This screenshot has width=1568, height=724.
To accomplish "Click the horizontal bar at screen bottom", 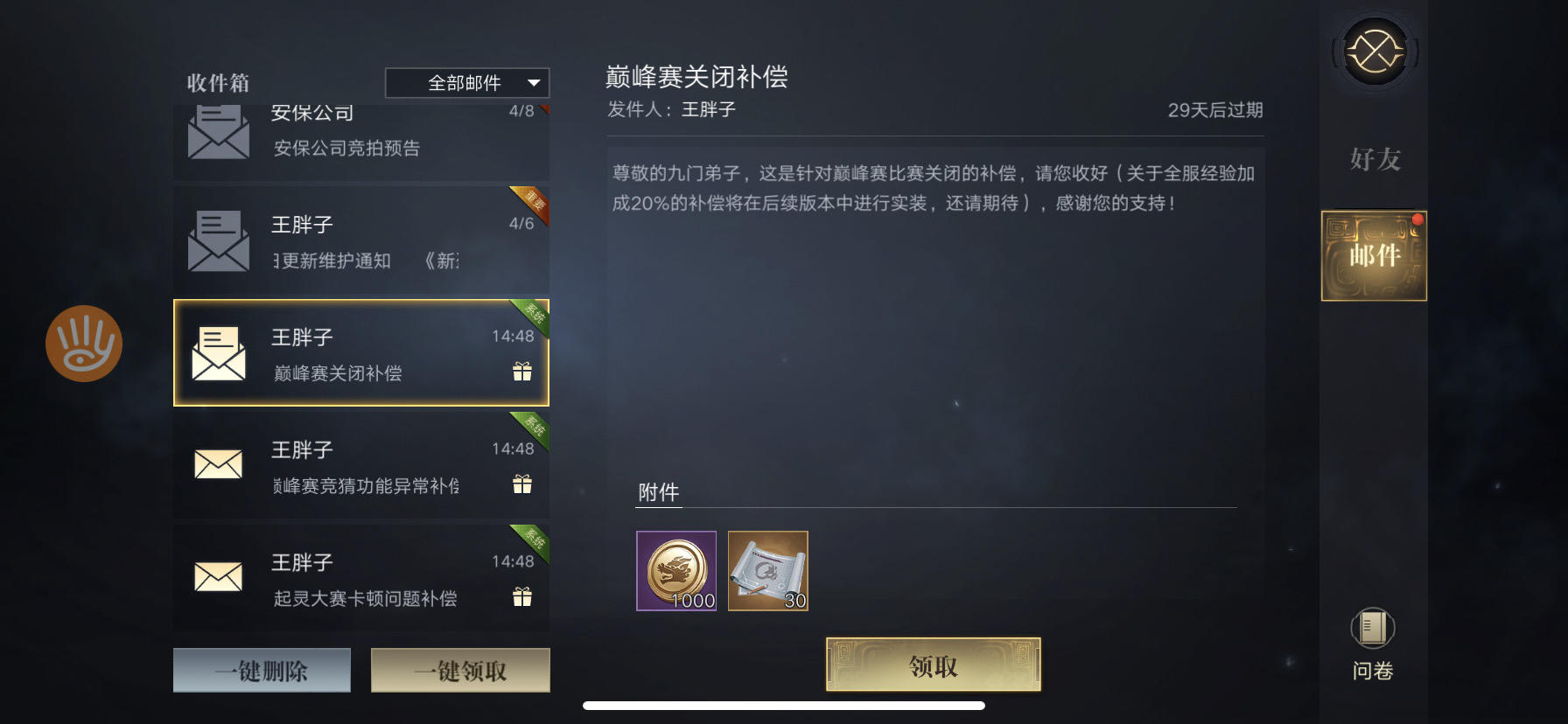I will point(784,704).
